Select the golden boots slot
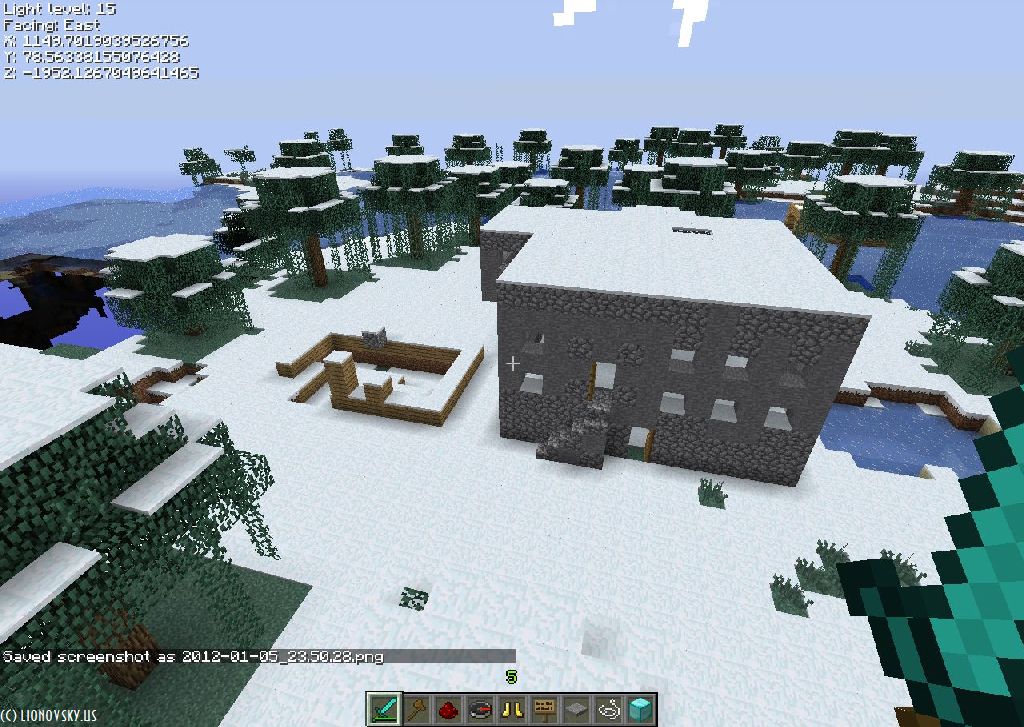The image size is (1024, 727). click(512, 708)
